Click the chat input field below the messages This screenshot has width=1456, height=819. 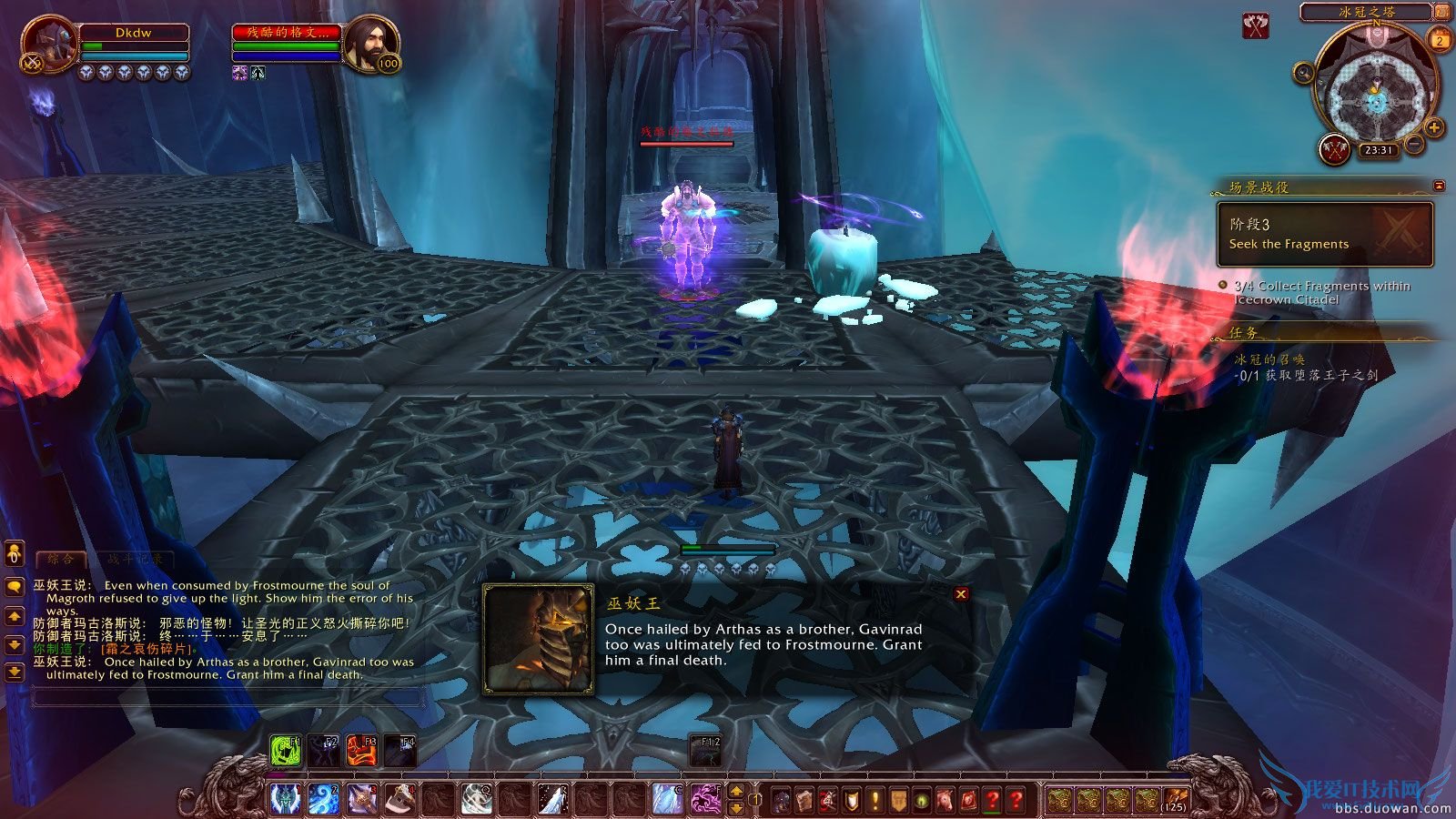[x=227, y=696]
